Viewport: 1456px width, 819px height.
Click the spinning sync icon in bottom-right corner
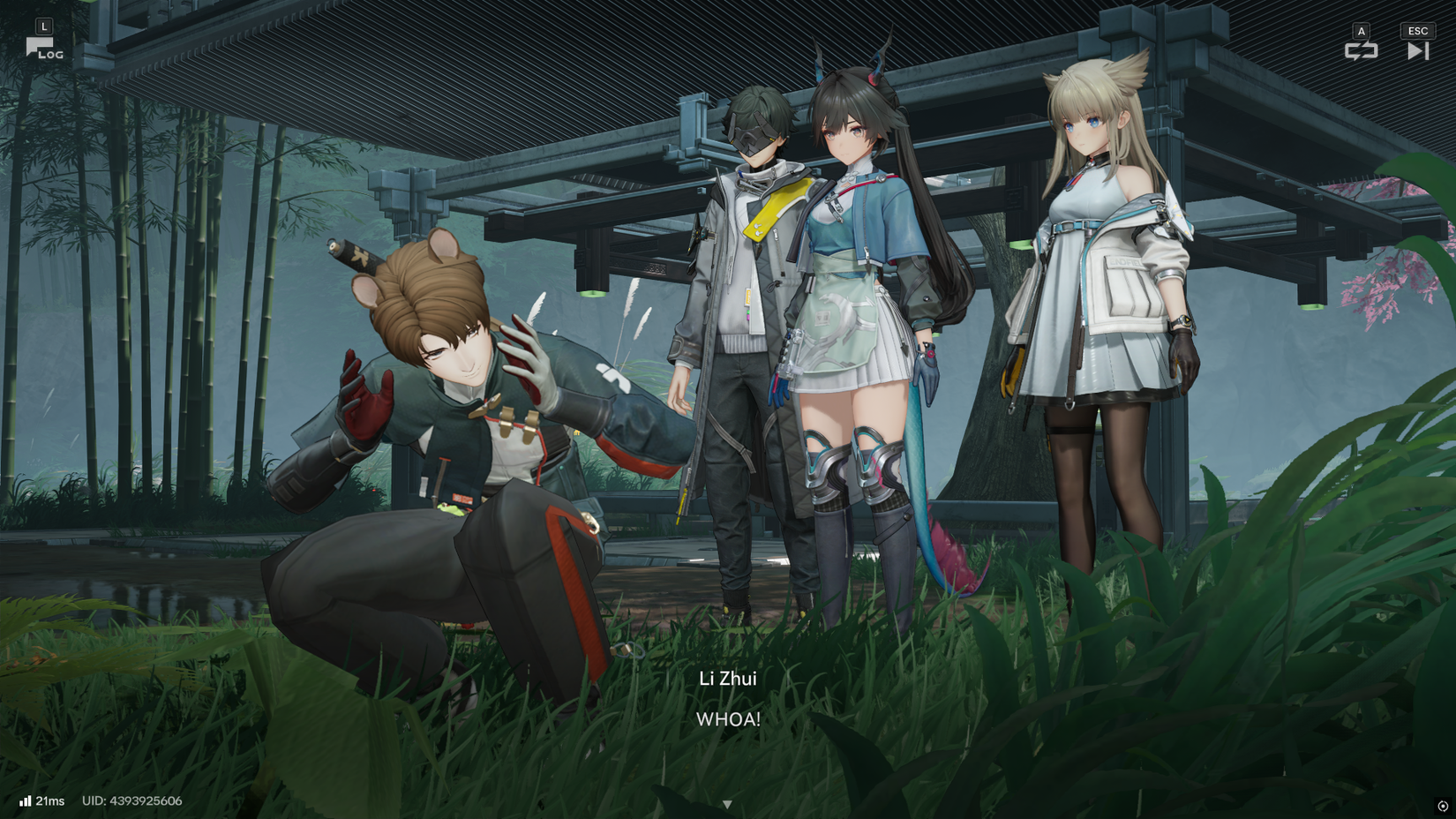click(x=1444, y=805)
